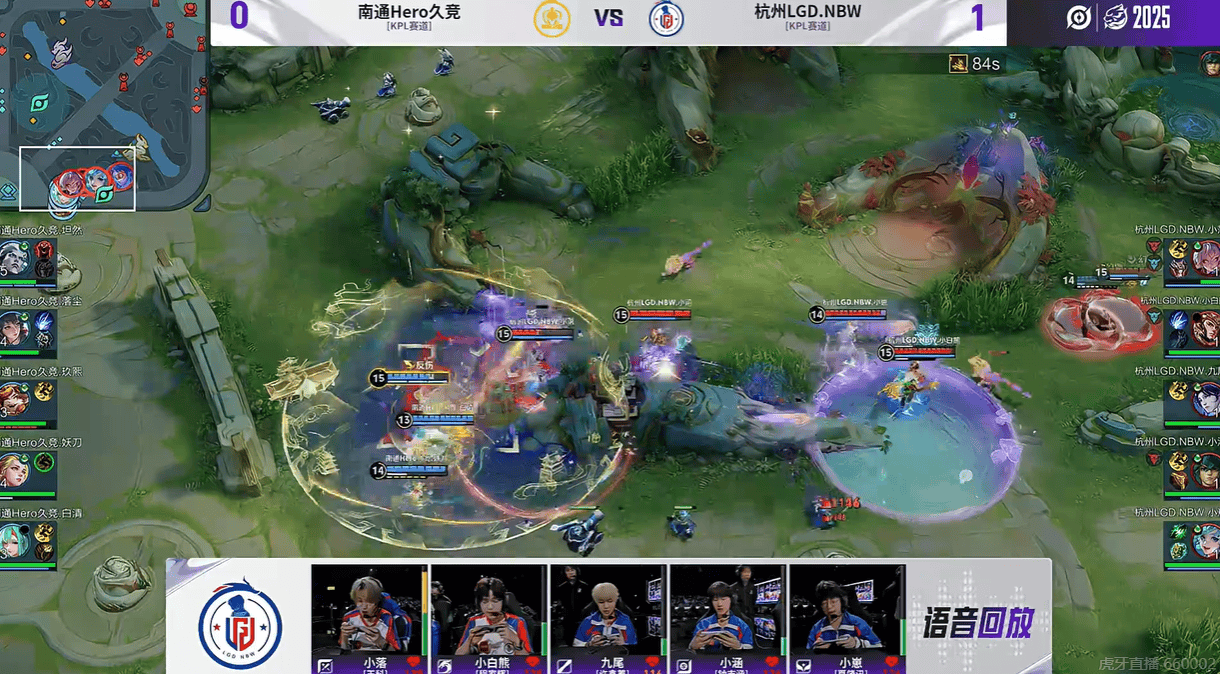Click the 南通Hero久竞 gold team emblem
This screenshot has height=674, width=1220.
tap(552, 19)
